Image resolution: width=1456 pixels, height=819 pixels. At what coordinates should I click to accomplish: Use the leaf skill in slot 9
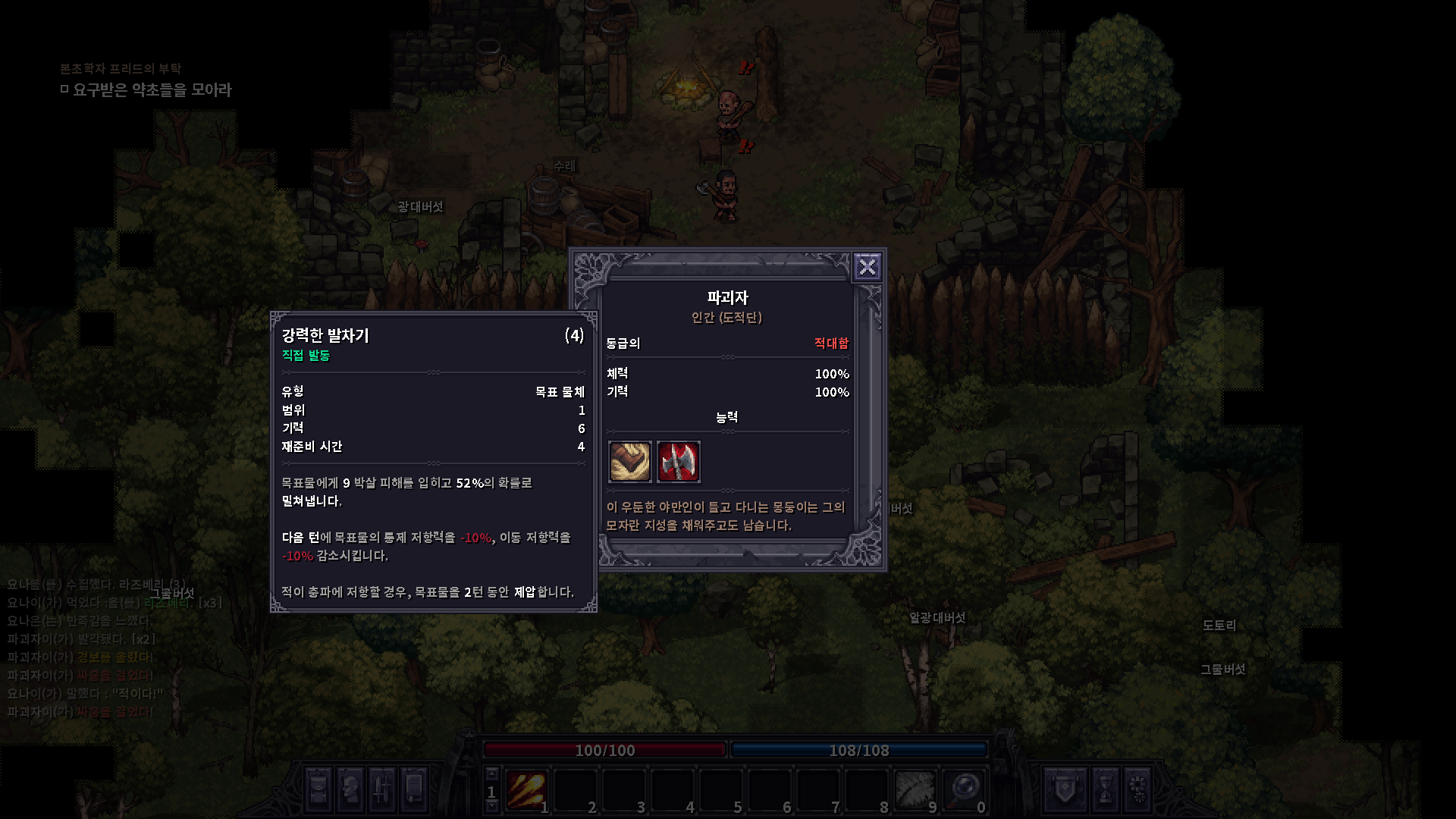(x=915, y=790)
